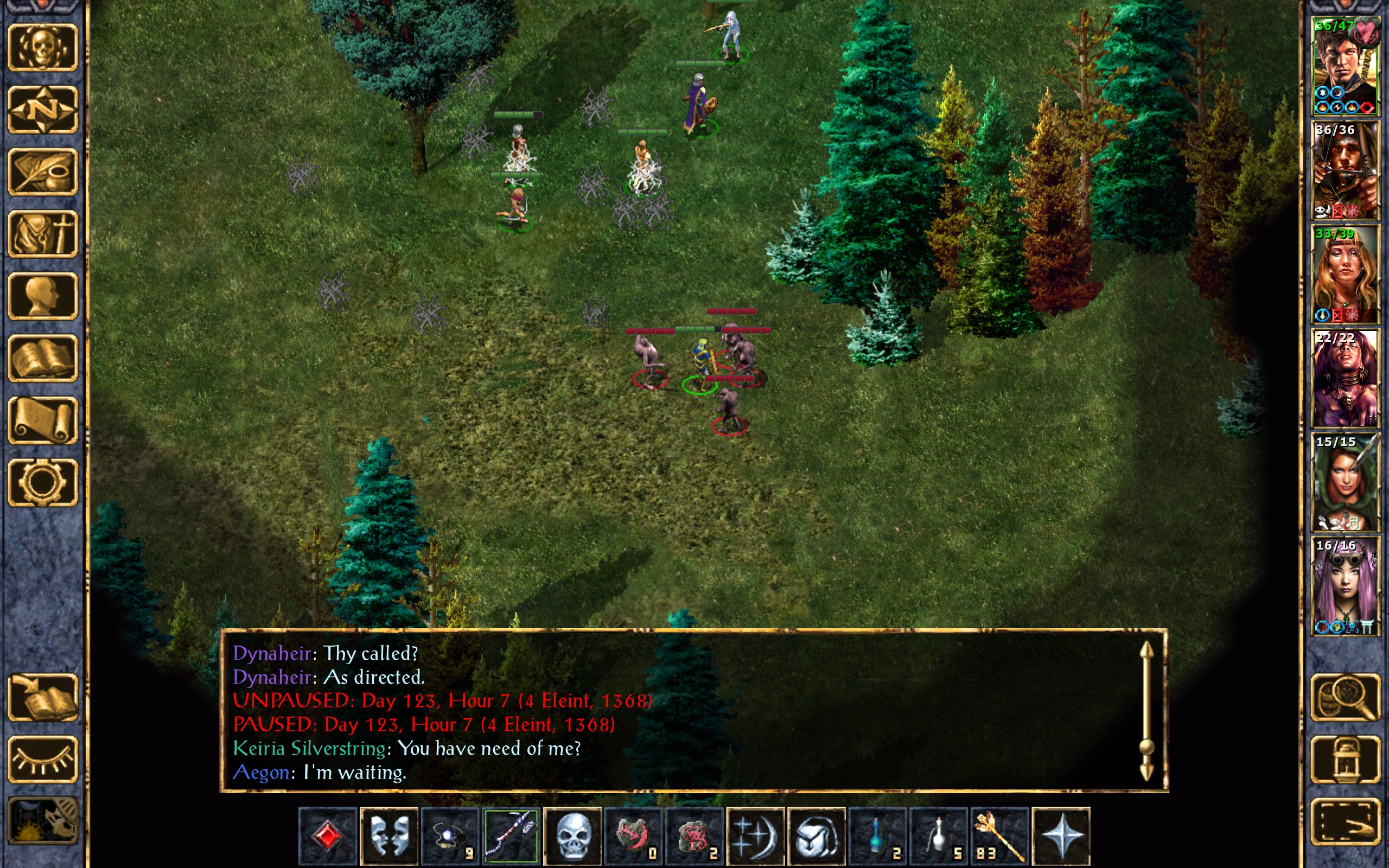
Task: Select the top party member portrait
Action: [x=1345, y=66]
